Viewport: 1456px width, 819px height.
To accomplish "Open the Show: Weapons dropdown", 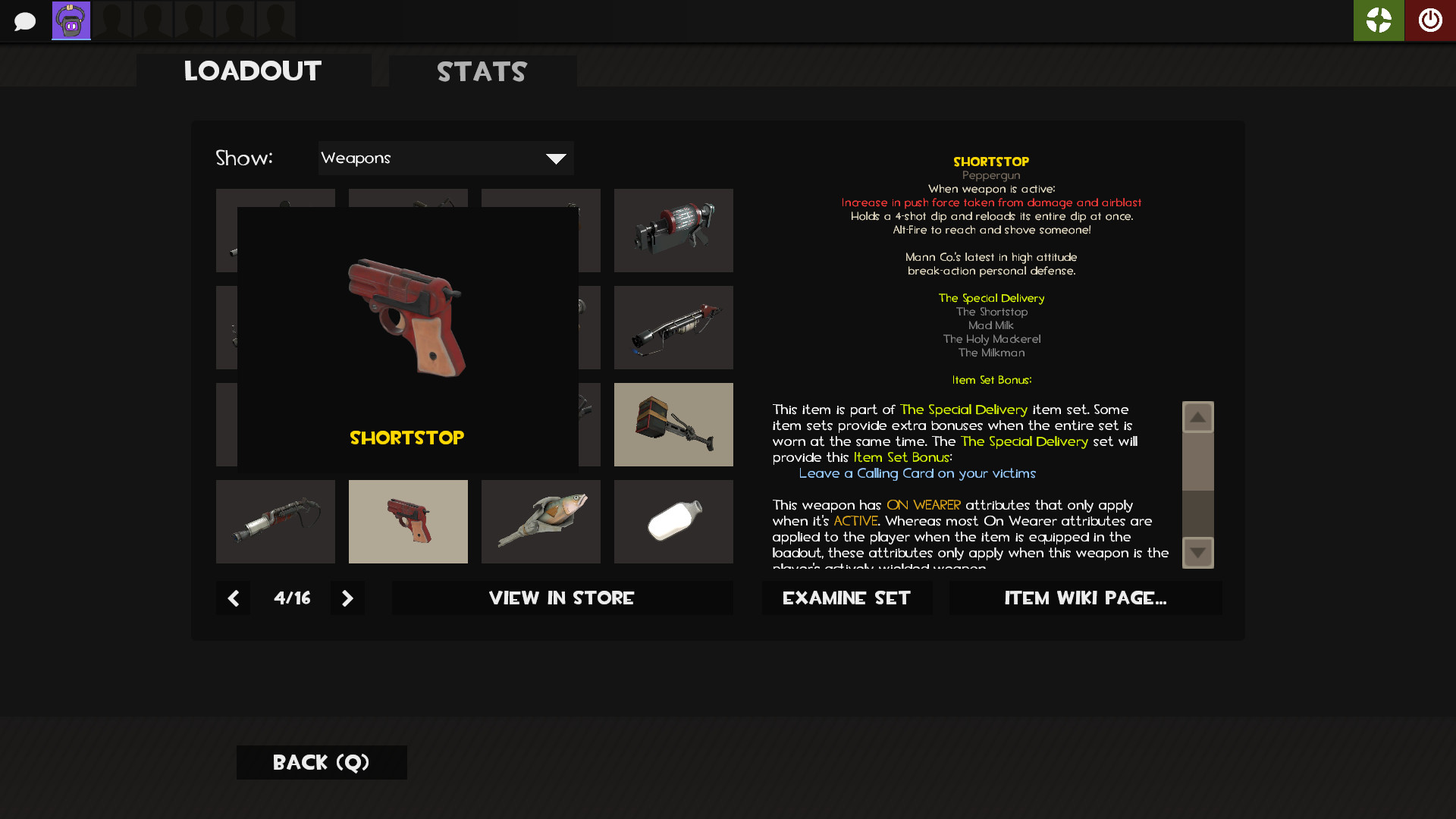I will (x=446, y=158).
